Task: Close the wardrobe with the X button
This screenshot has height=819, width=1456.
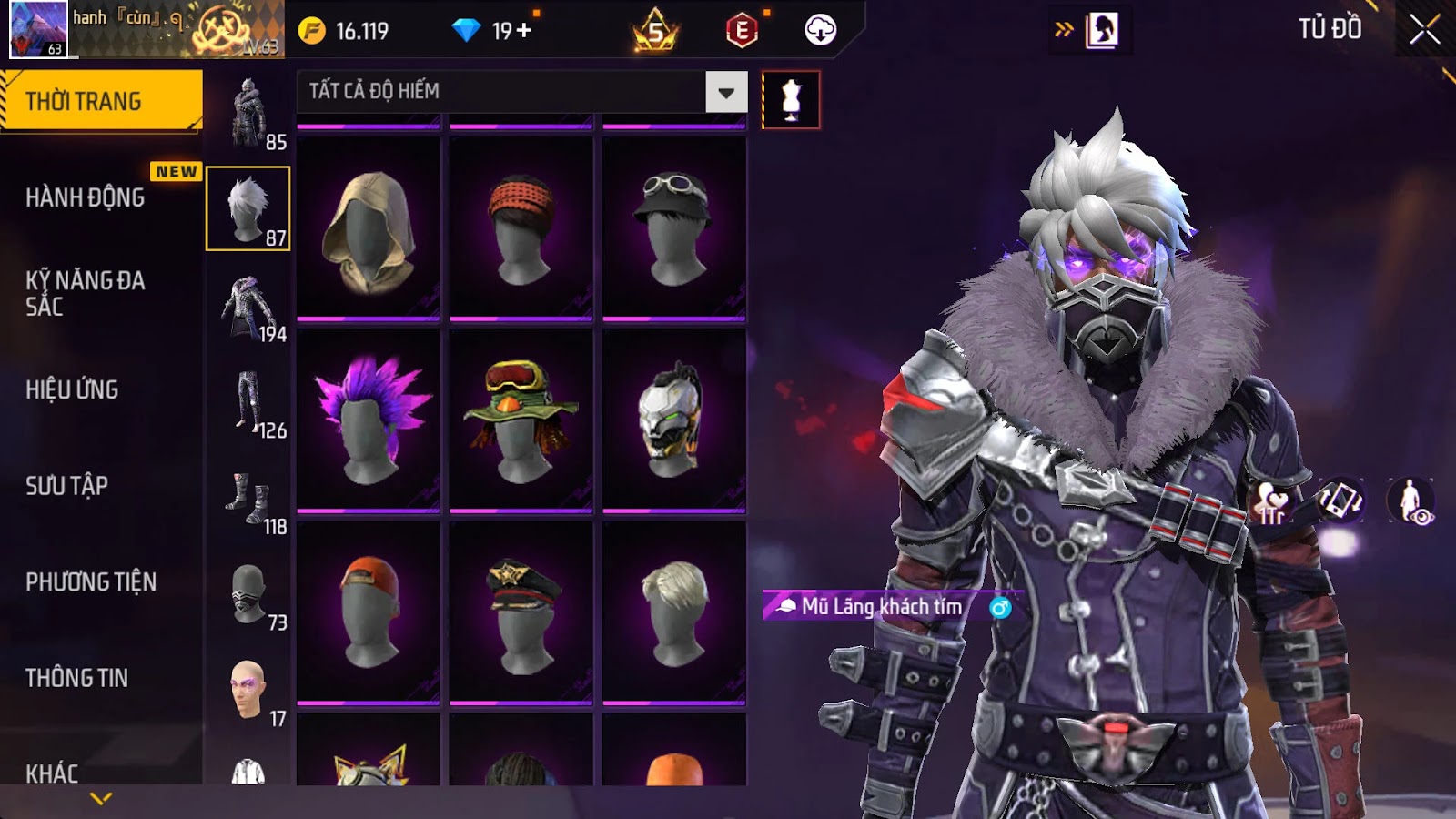Action: coord(1424,30)
